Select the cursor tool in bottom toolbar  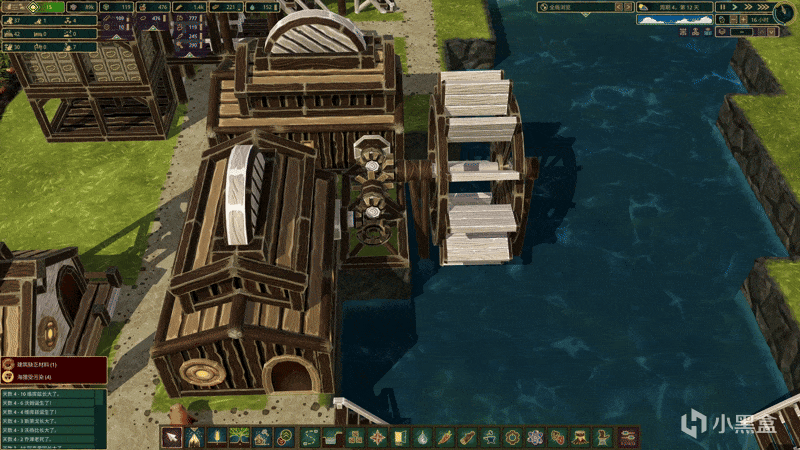tap(173, 438)
